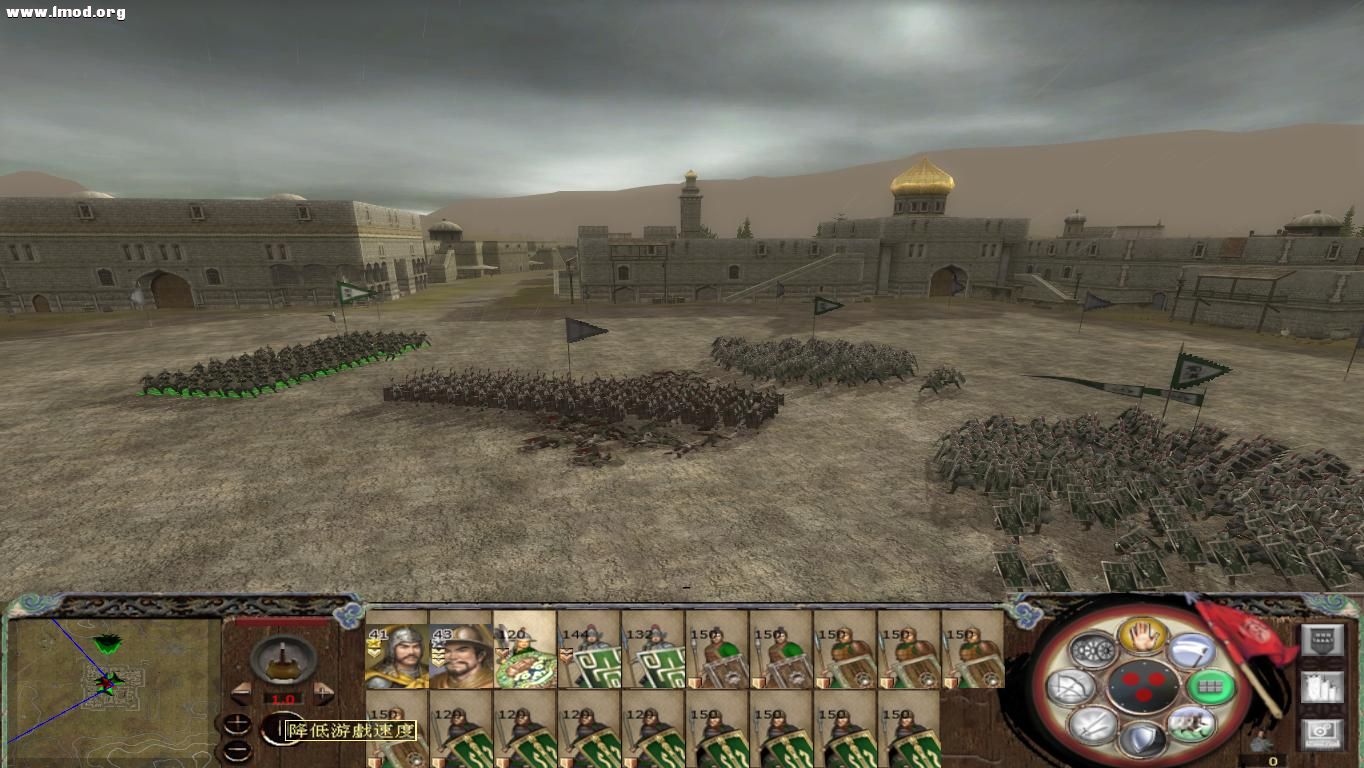Select the bow skirmish icon on the wheel
This screenshot has height=768, width=1364.
point(1070,686)
